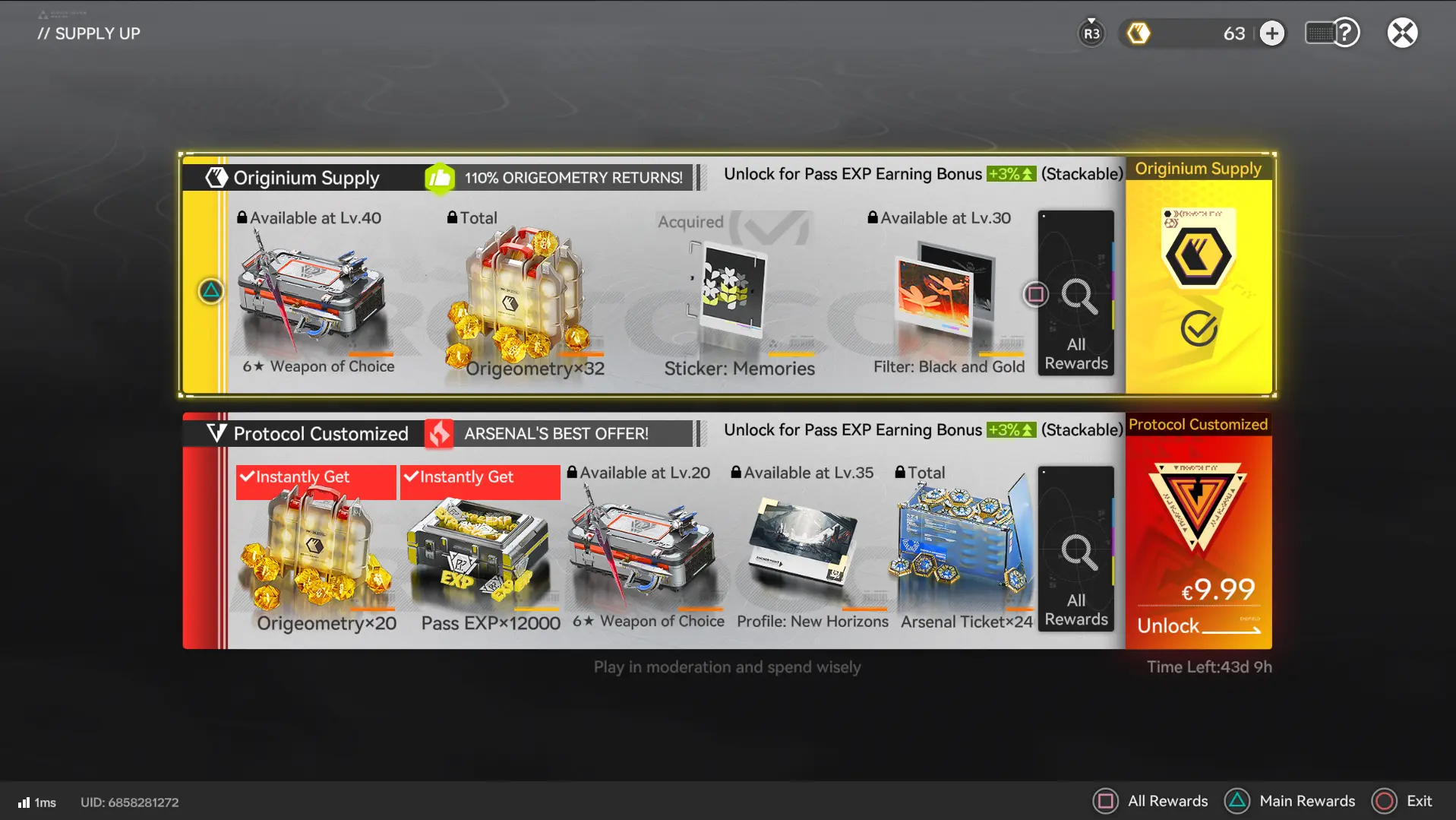Viewport: 1456px width, 820px height.
Task: View All Rewards for Originium Supply
Action: pyautogui.click(x=1075, y=294)
